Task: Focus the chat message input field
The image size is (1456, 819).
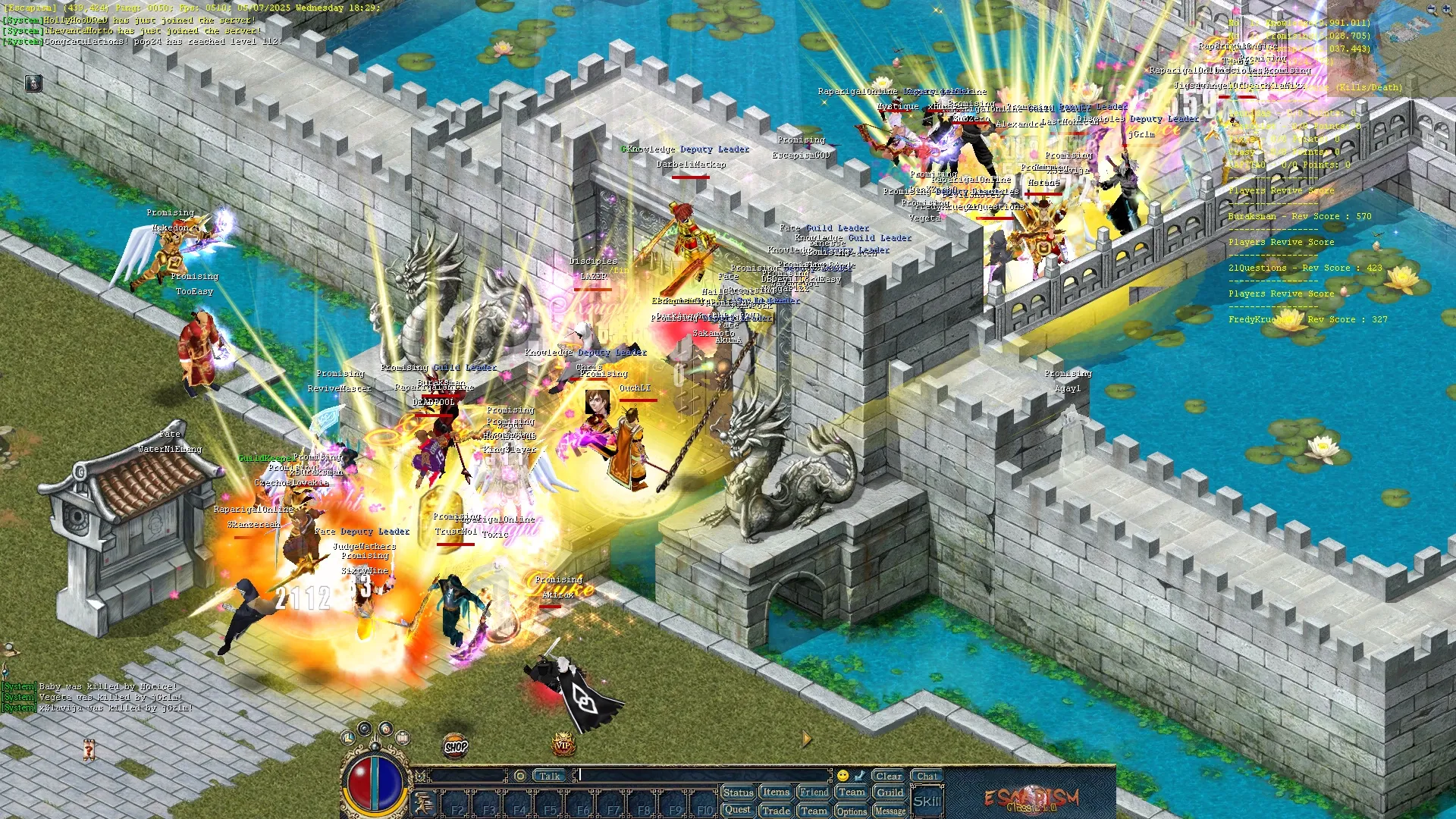Action: point(705,776)
